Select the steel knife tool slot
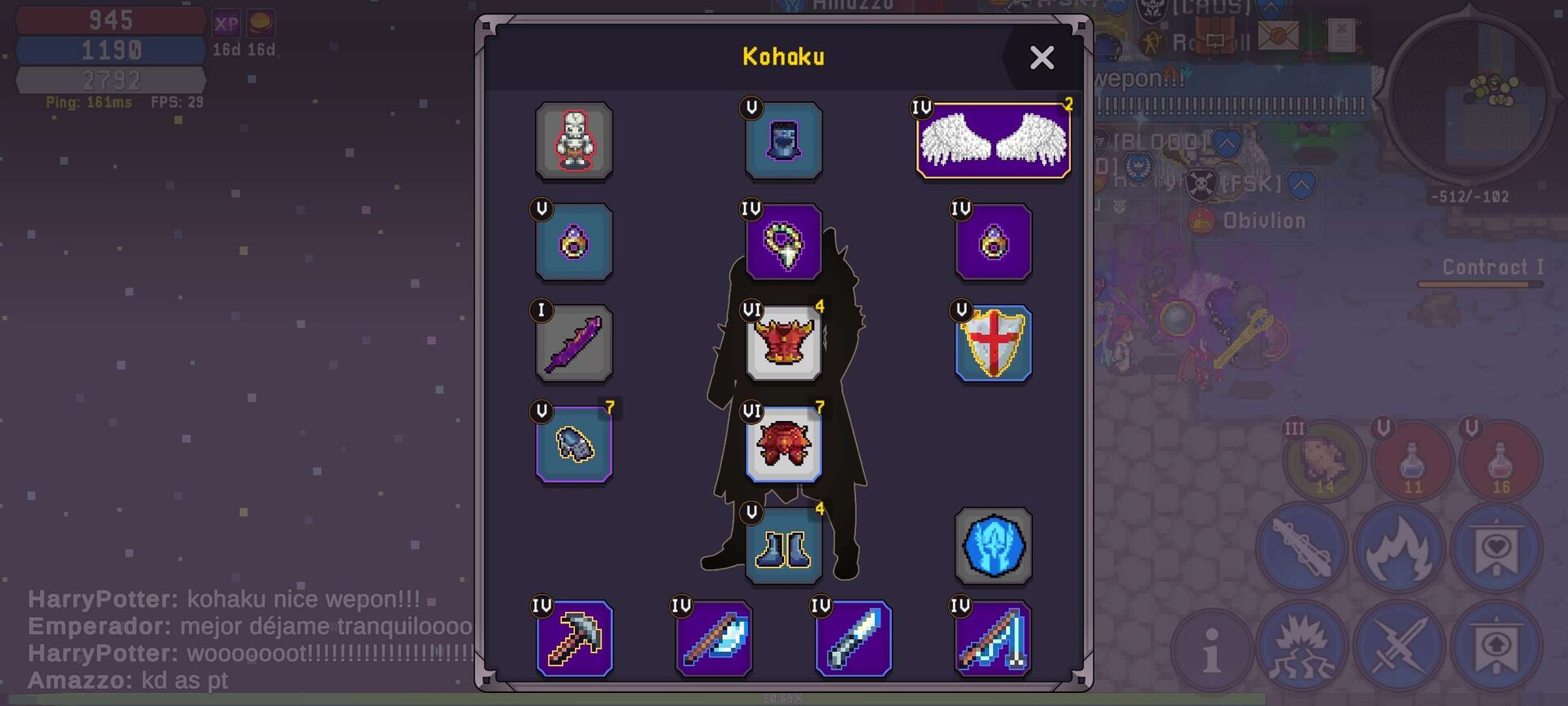 pyautogui.click(x=853, y=639)
